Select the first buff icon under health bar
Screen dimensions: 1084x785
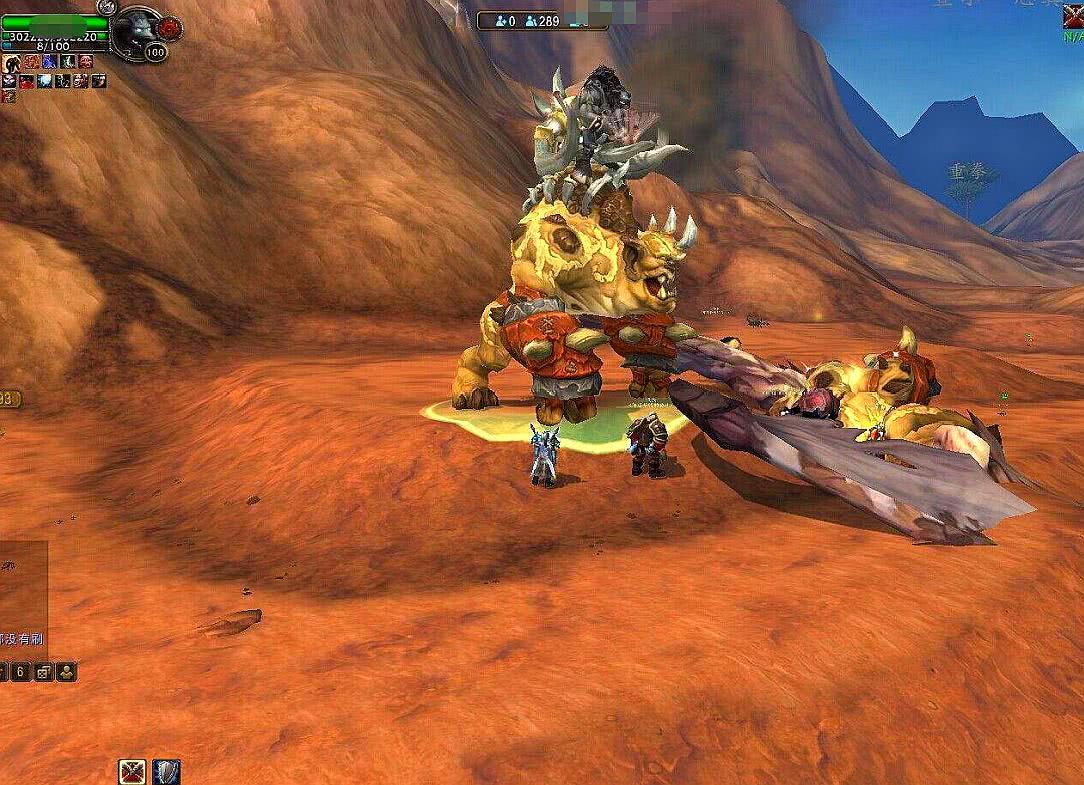tap(9, 62)
